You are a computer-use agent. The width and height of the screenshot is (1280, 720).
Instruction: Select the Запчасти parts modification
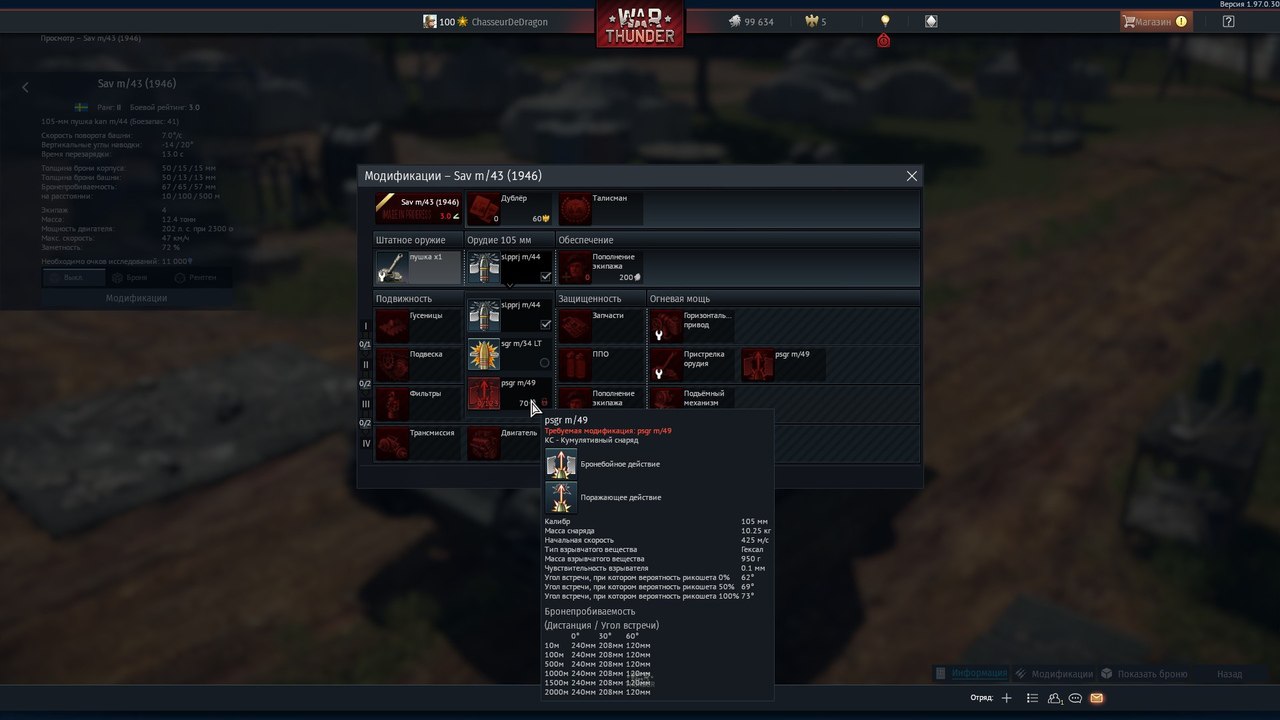coord(600,325)
